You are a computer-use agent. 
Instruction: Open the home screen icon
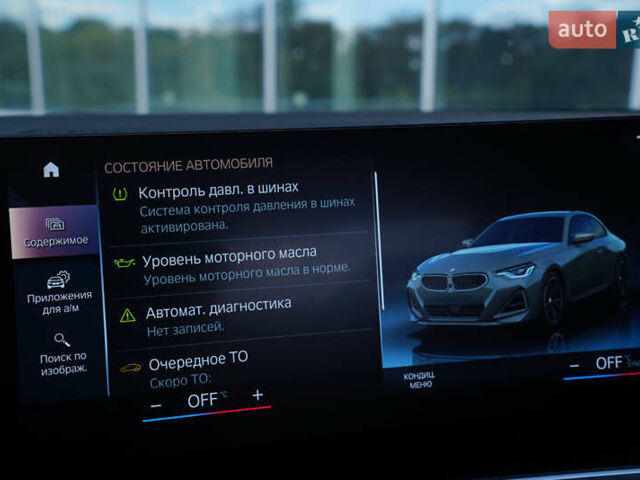click(51, 170)
